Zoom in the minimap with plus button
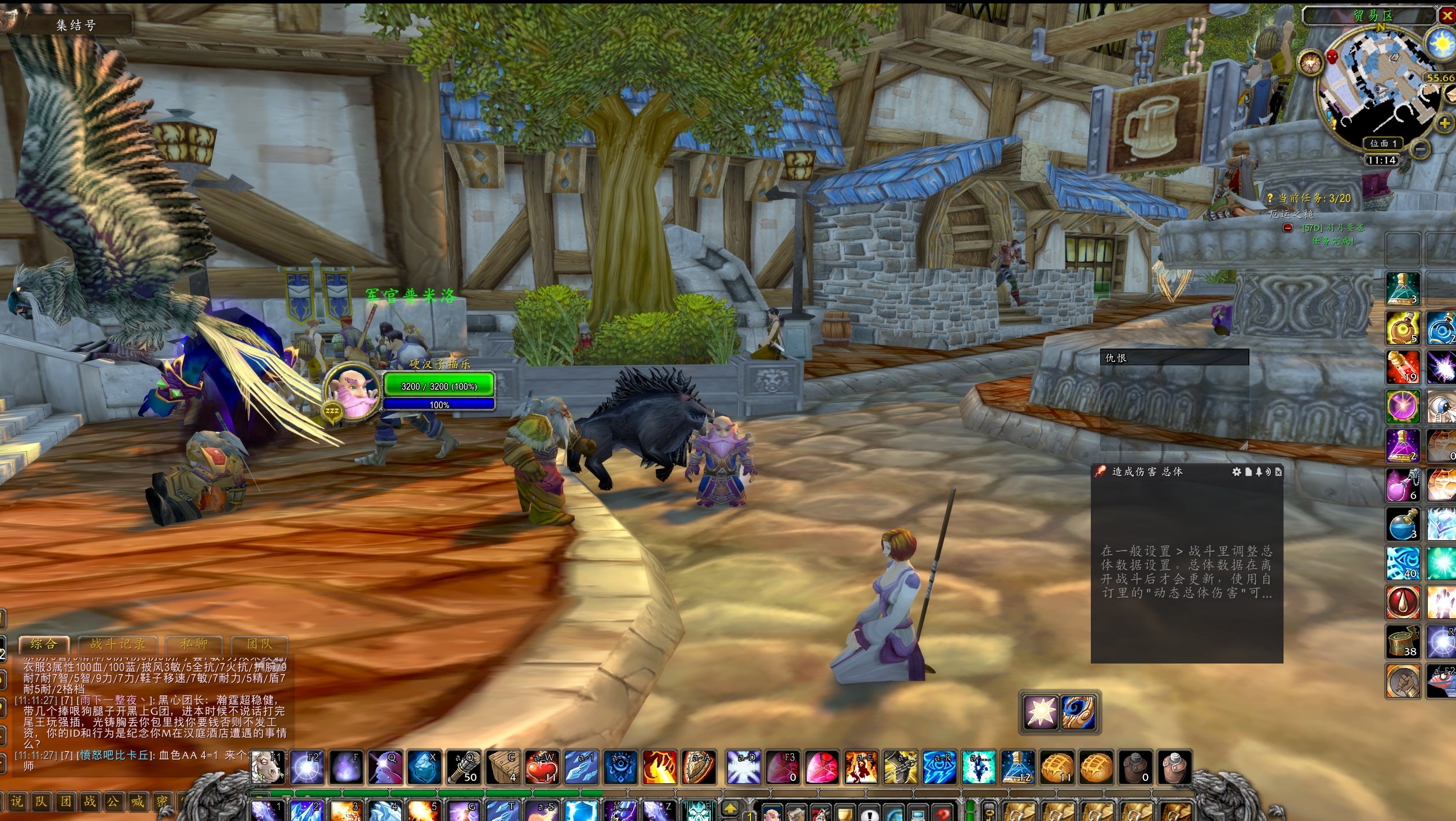1456x821 pixels. [1444, 123]
